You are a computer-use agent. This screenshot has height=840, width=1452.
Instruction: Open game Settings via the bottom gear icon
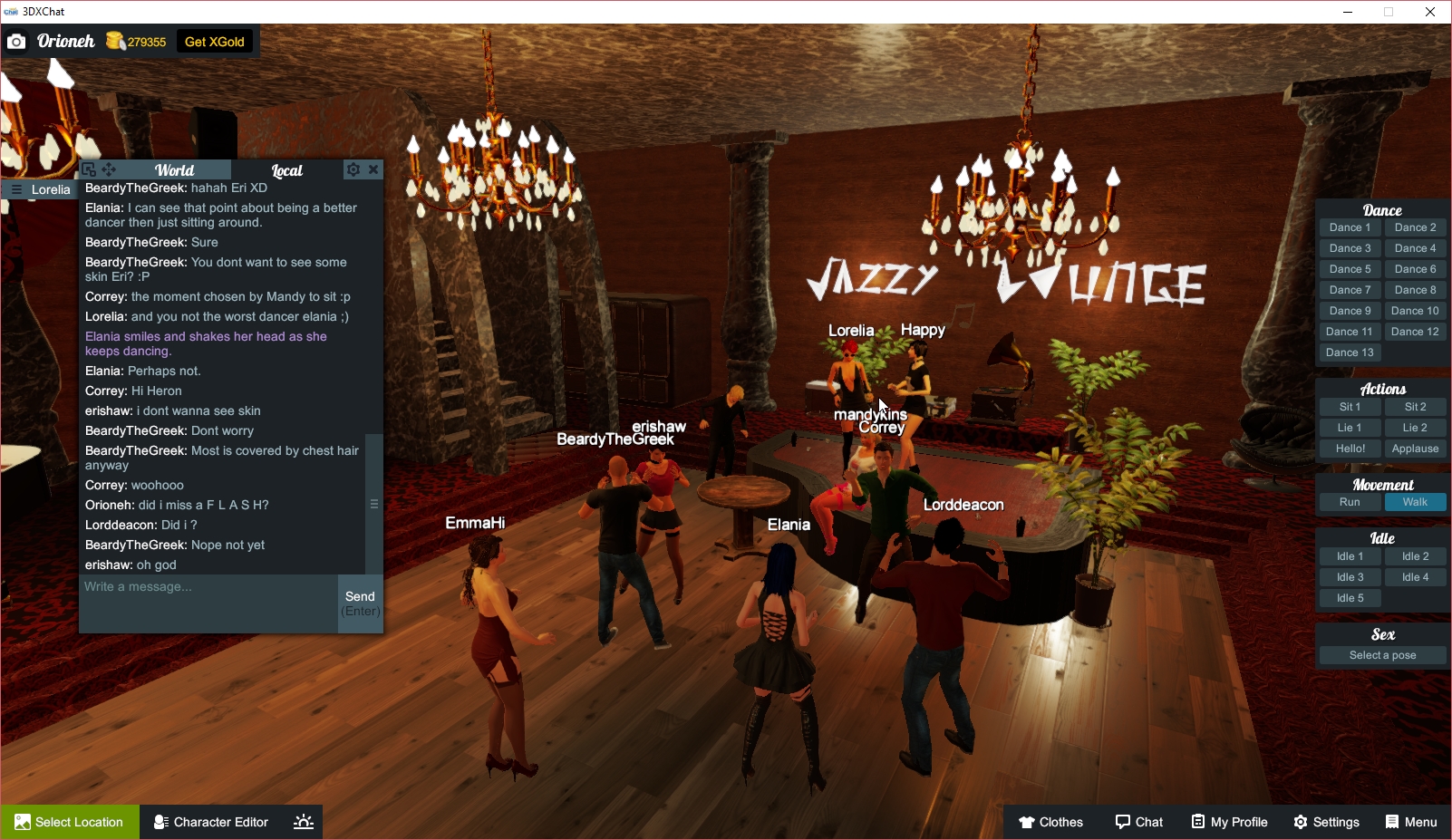click(x=1302, y=822)
